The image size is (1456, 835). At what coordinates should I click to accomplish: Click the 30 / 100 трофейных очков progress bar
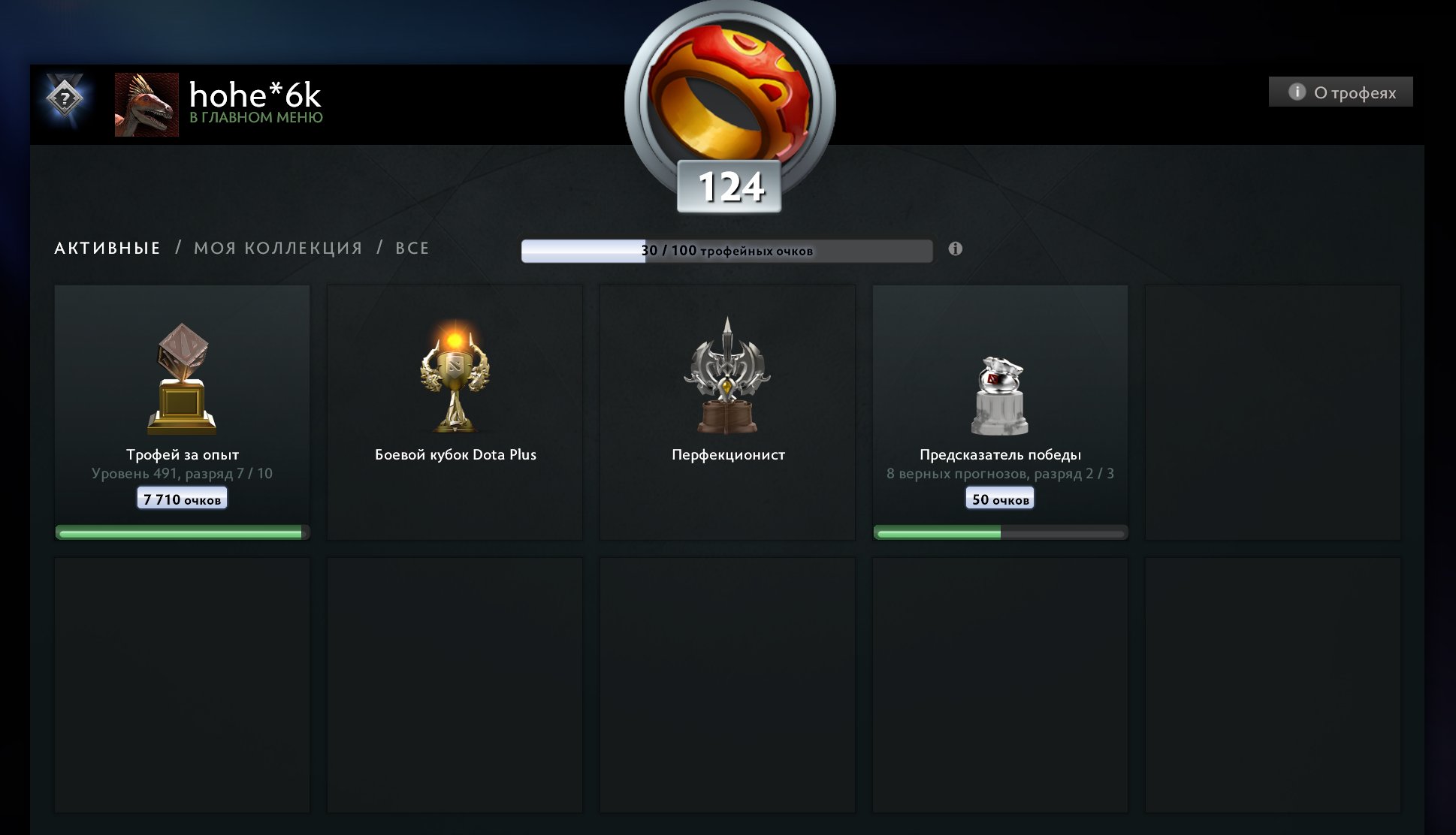pos(726,250)
